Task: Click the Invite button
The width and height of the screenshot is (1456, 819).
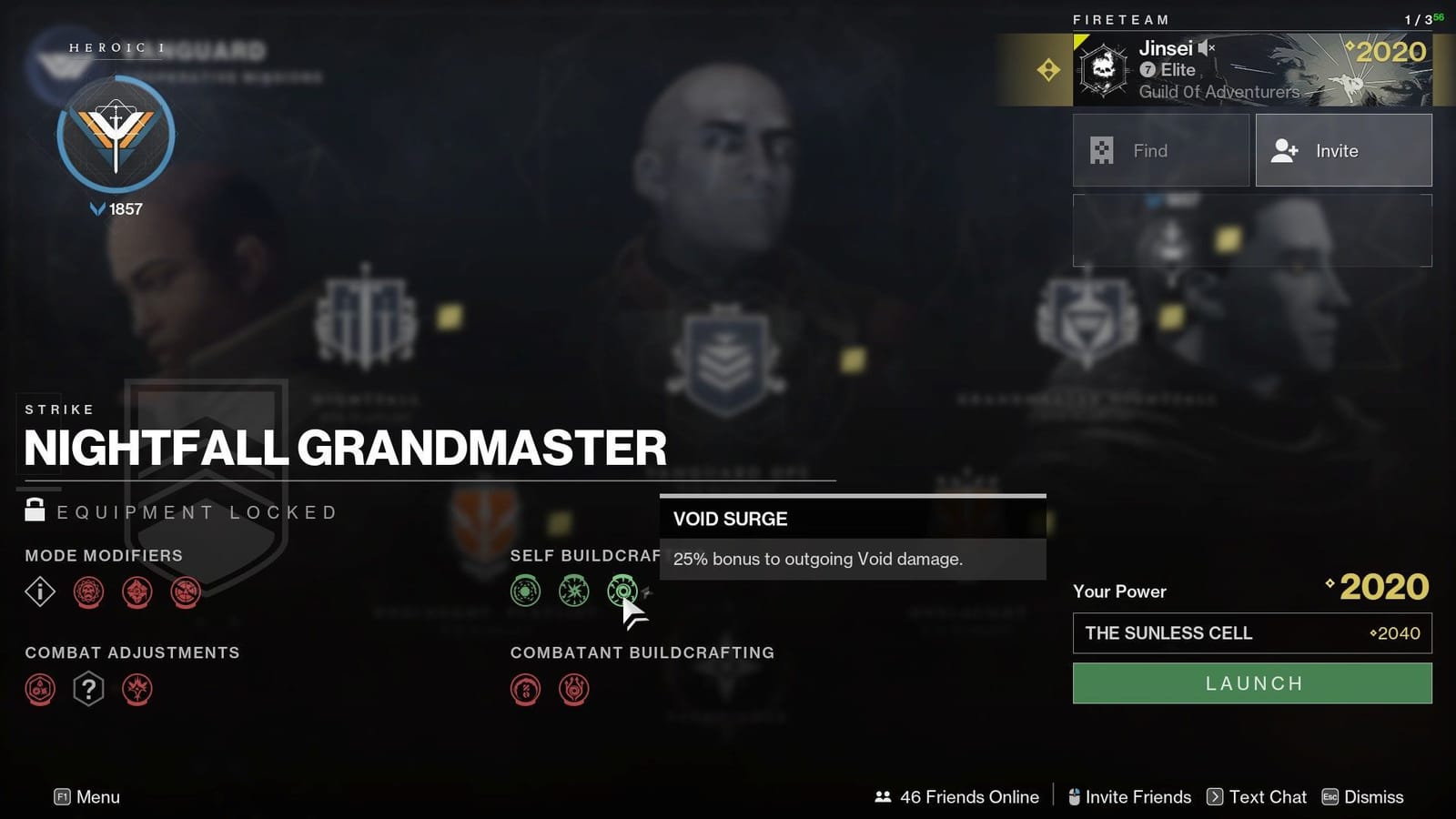Action: tap(1343, 150)
